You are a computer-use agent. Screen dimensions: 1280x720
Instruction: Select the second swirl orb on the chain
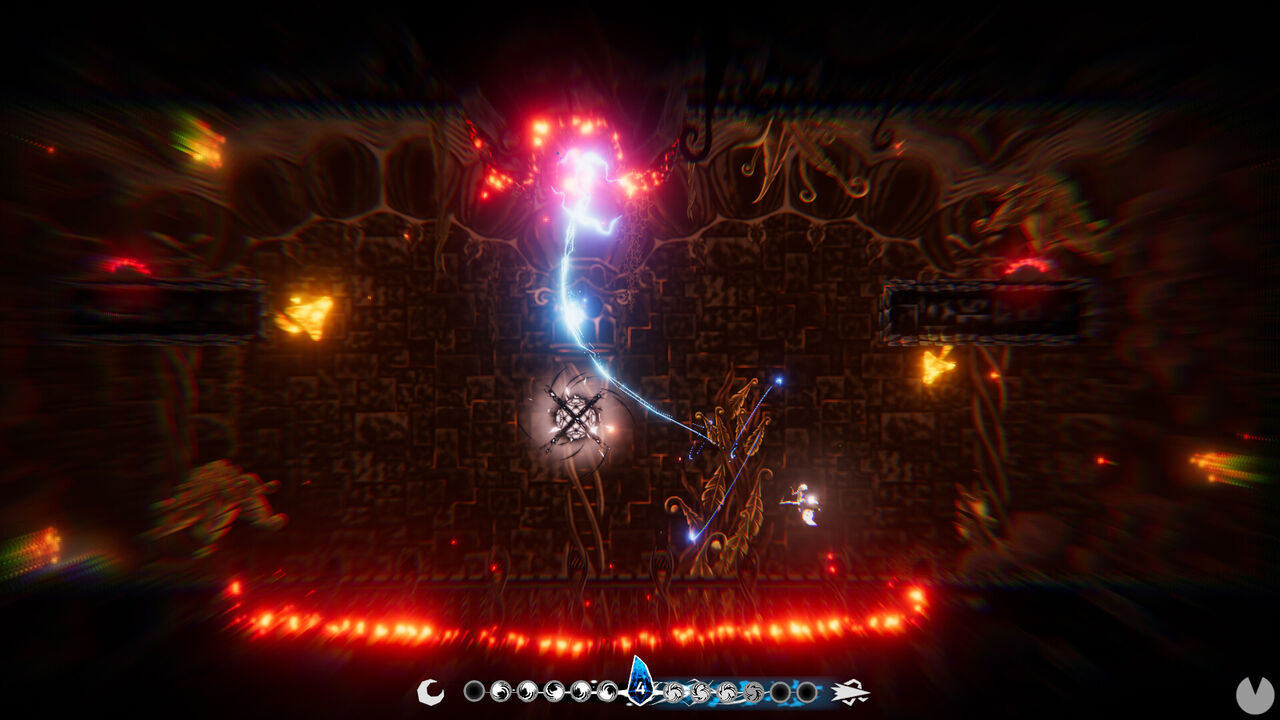pos(529,689)
